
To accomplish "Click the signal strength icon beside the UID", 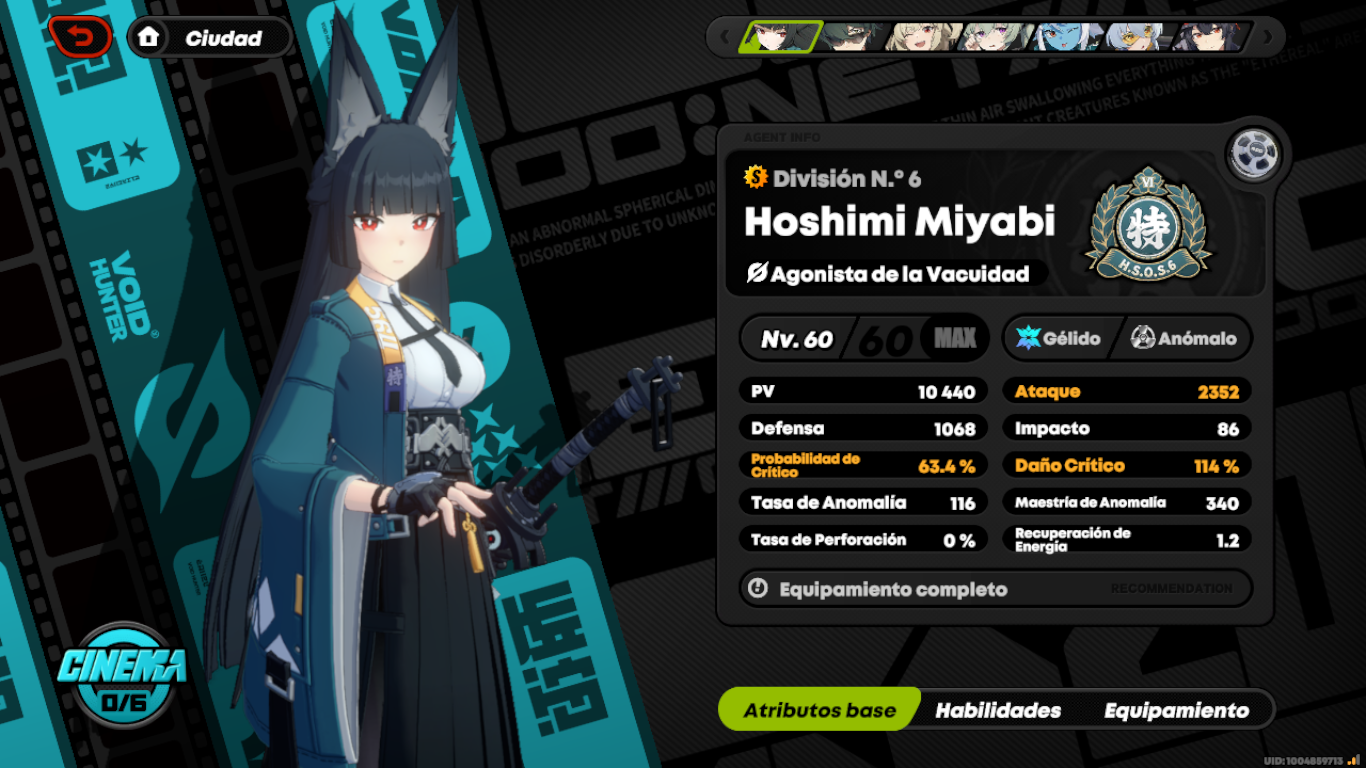I will (x=1352, y=757).
